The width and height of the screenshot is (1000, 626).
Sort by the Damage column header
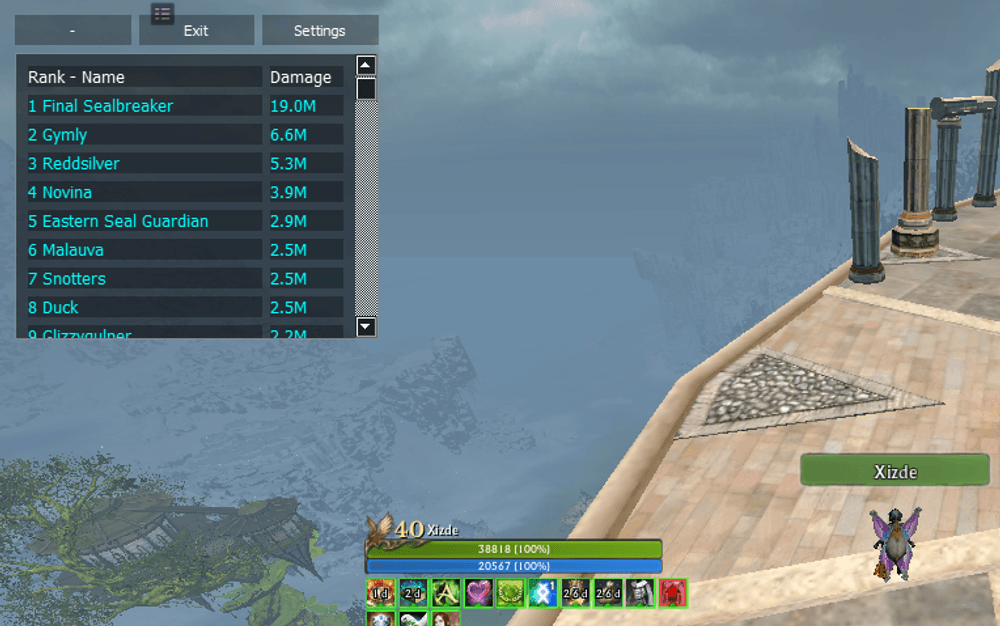(x=300, y=77)
